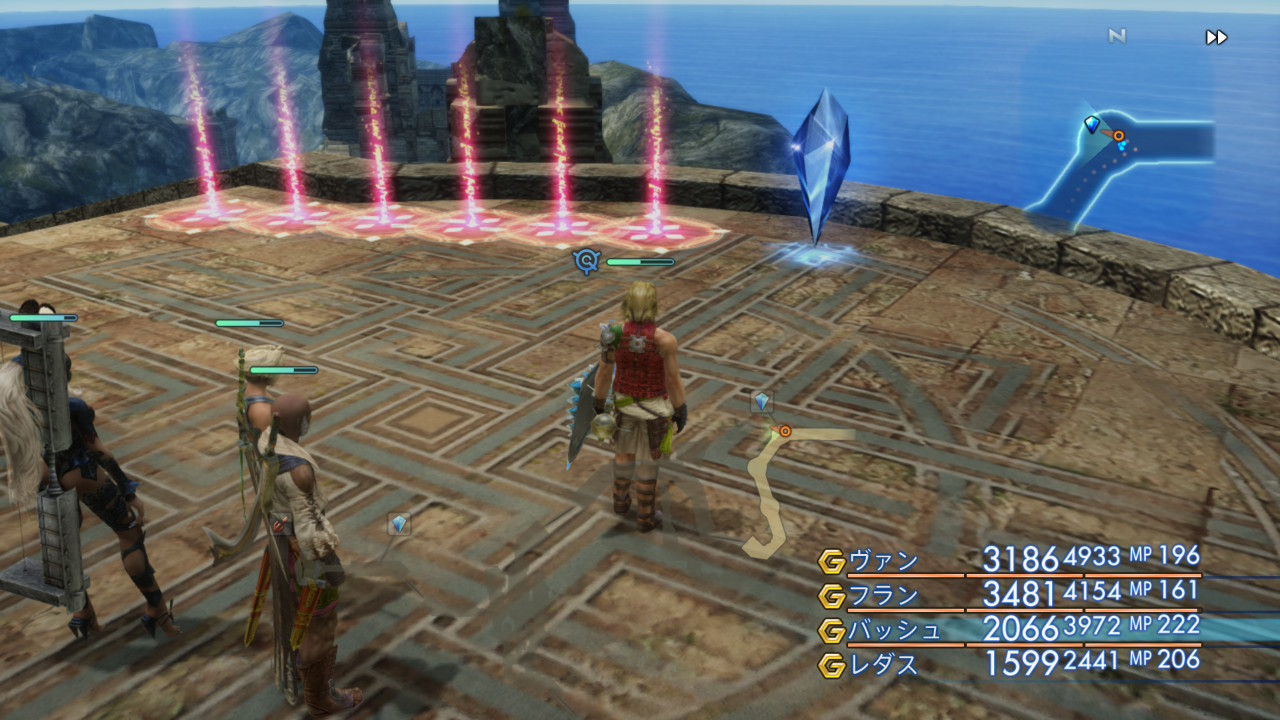The height and width of the screenshot is (720, 1280).
Task: Select guest member レダス in the party list
Action: tap(883, 664)
